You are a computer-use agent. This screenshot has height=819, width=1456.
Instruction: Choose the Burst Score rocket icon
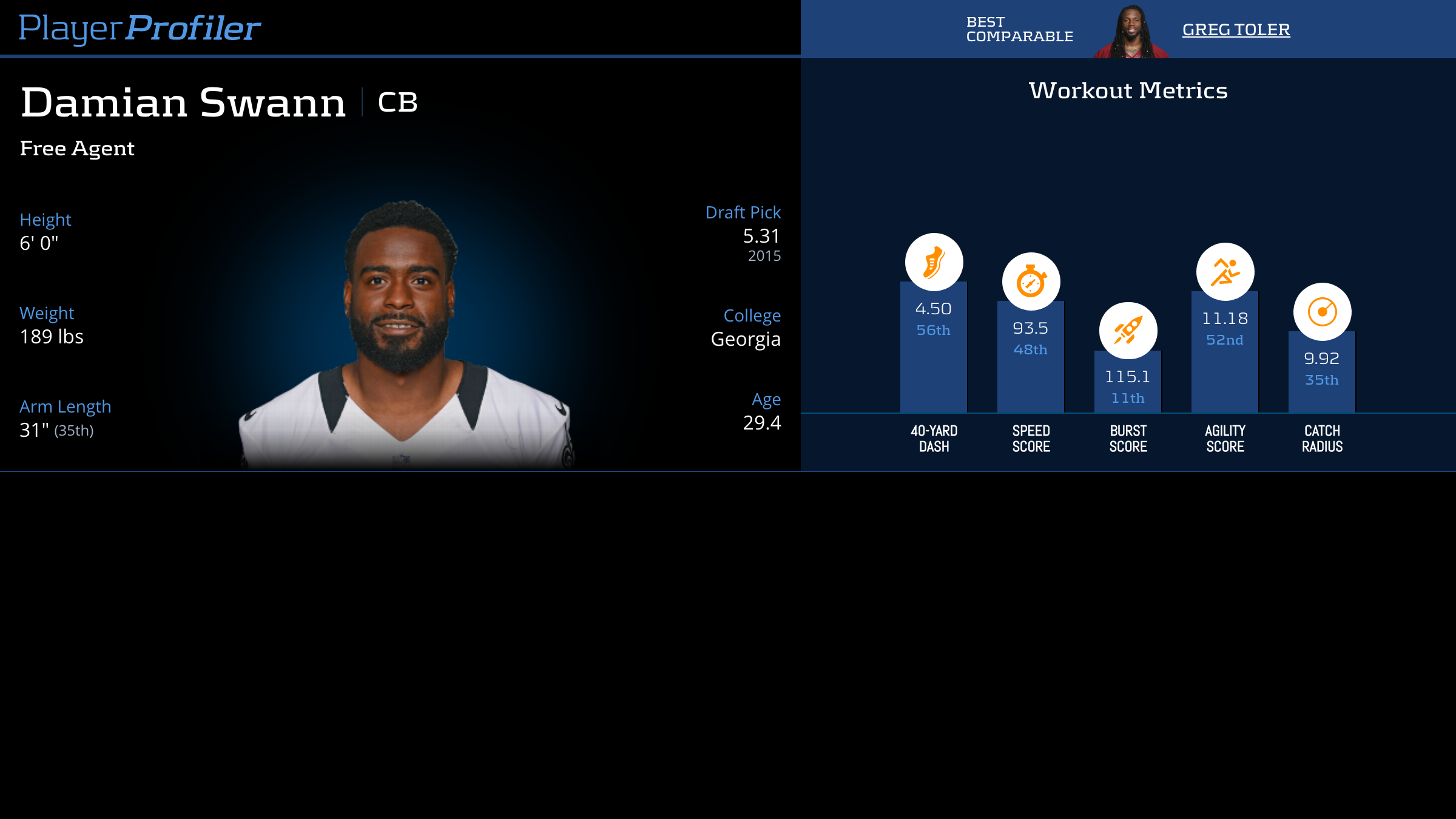click(1128, 331)
